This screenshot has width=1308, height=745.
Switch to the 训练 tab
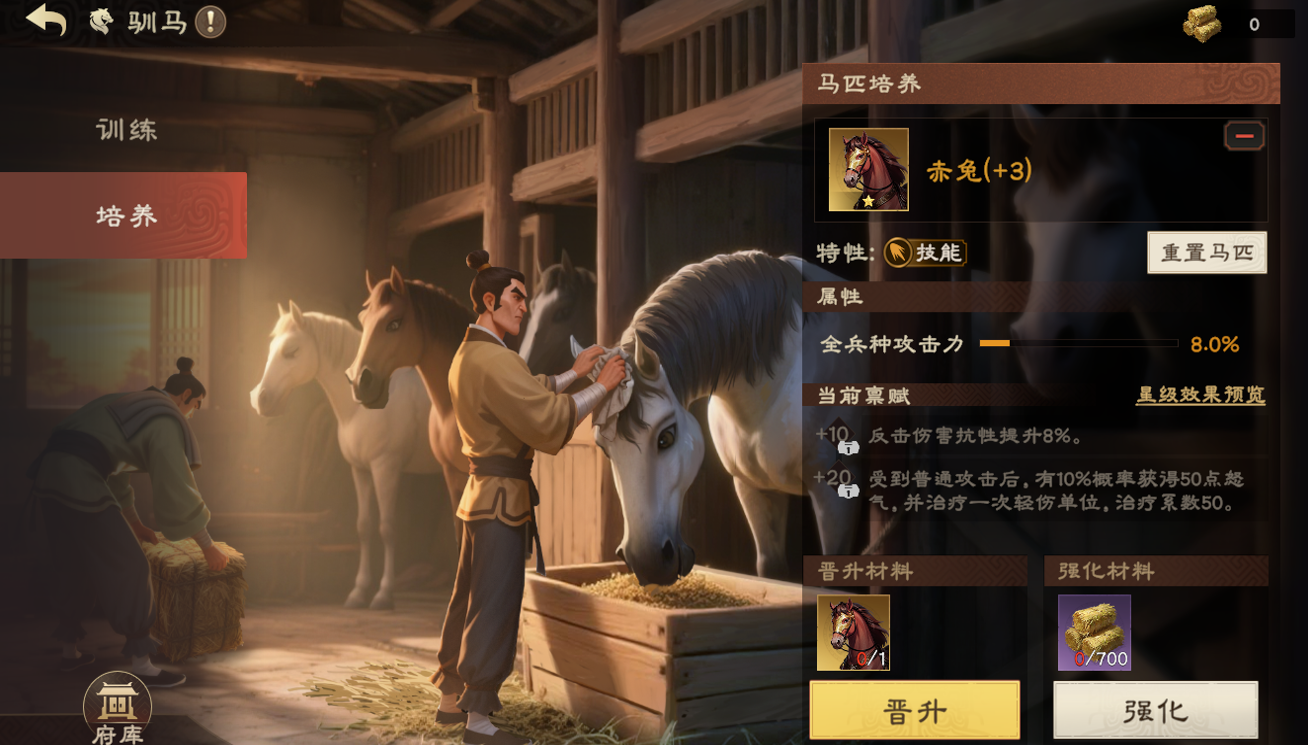click(x=126, y=130)
